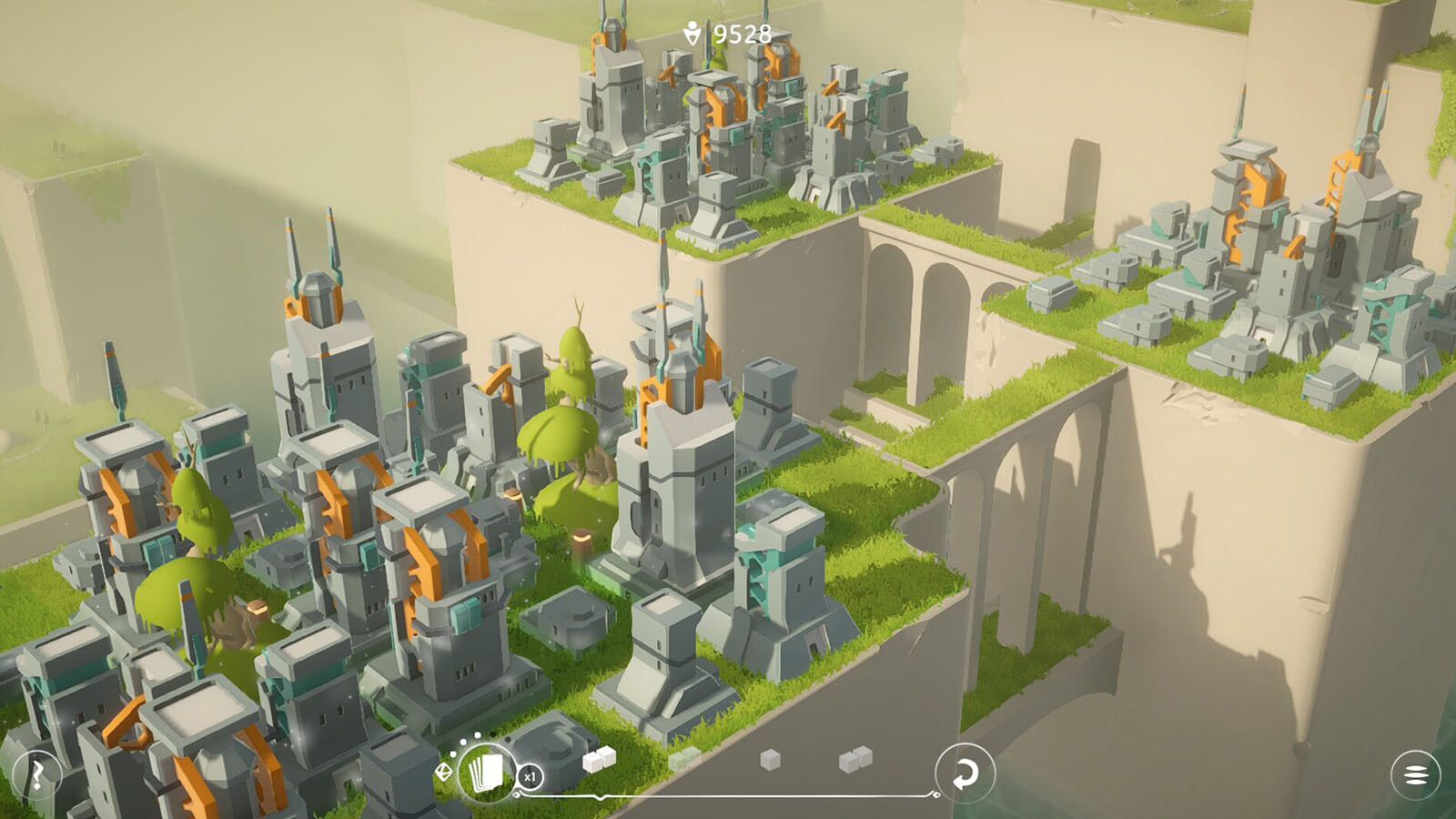
Task: Open the three-line main menu button
Action: [1415, 774]
